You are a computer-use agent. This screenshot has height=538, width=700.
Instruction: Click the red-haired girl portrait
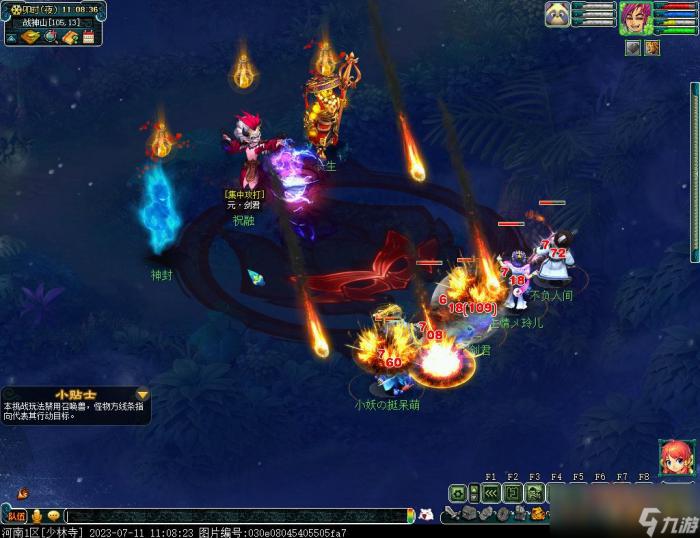tap(675, 457)
